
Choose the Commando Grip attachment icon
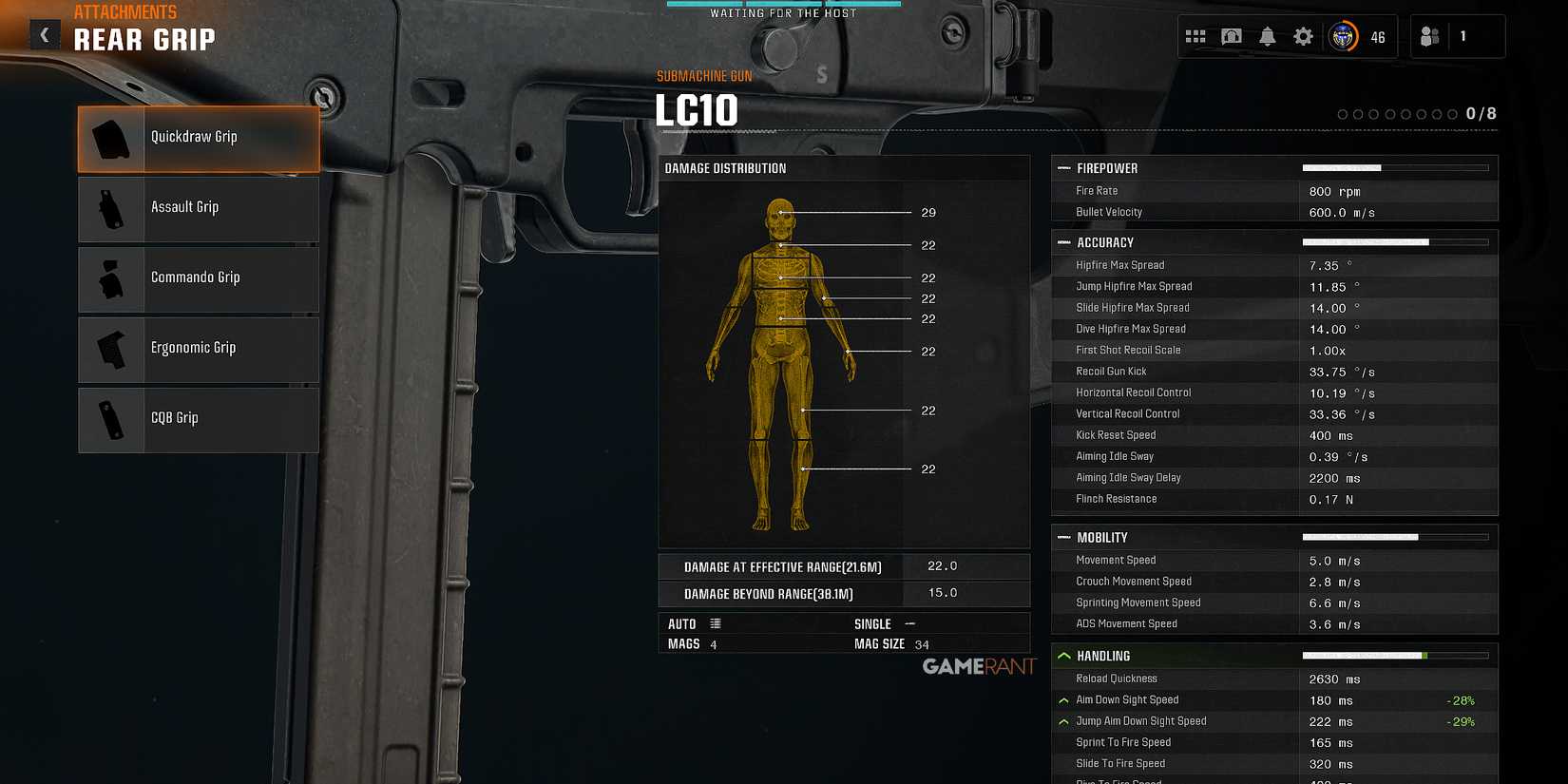pos(109,278)
